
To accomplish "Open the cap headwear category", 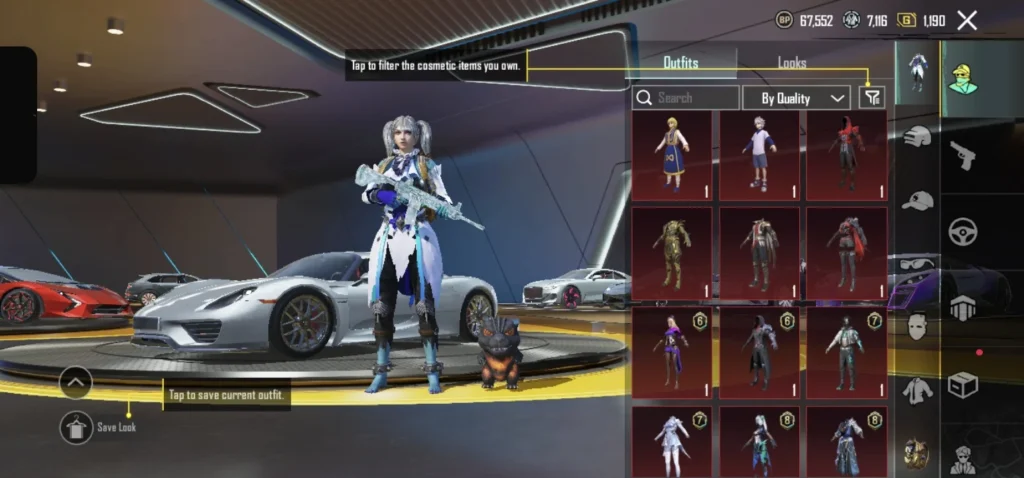I will 917,200.
